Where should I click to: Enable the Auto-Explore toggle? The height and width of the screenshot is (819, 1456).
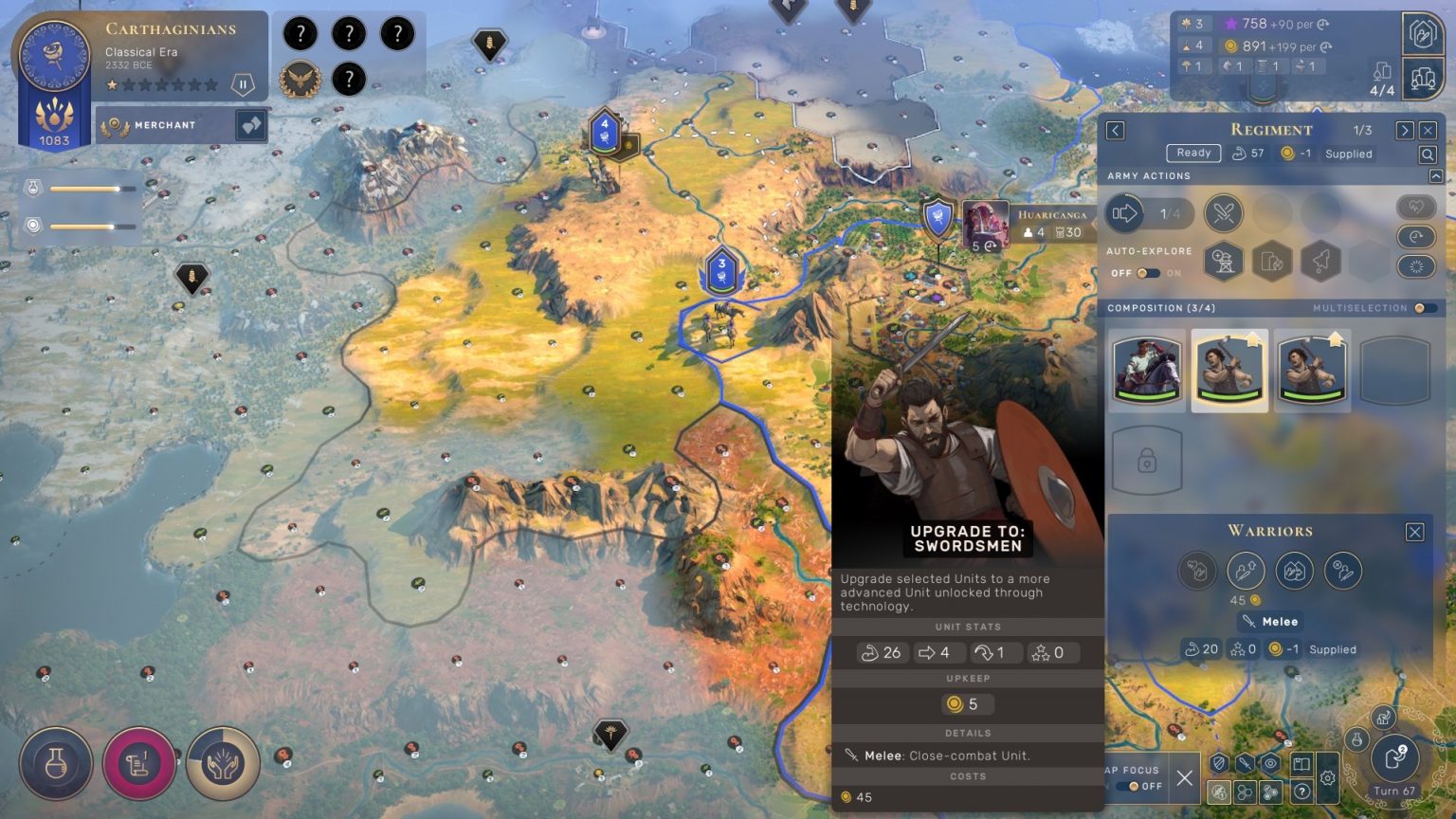pyautogui.click(x=1150, y=274)
